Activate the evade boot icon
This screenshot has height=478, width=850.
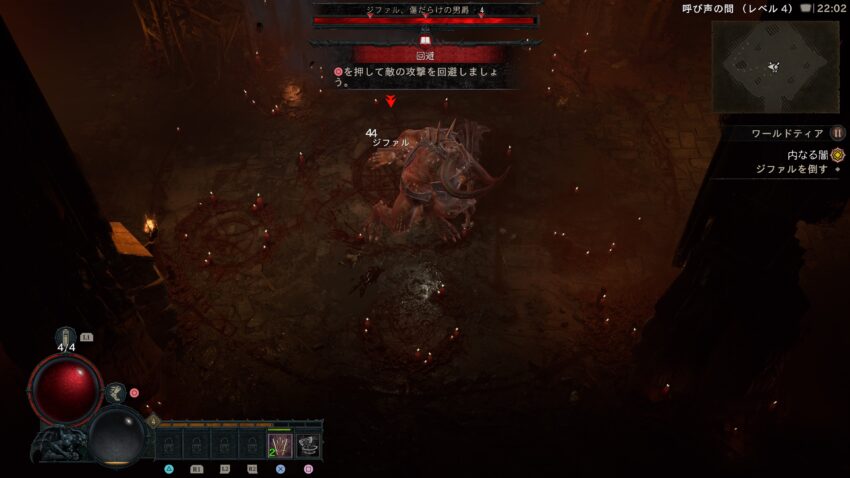click(116, 393)
